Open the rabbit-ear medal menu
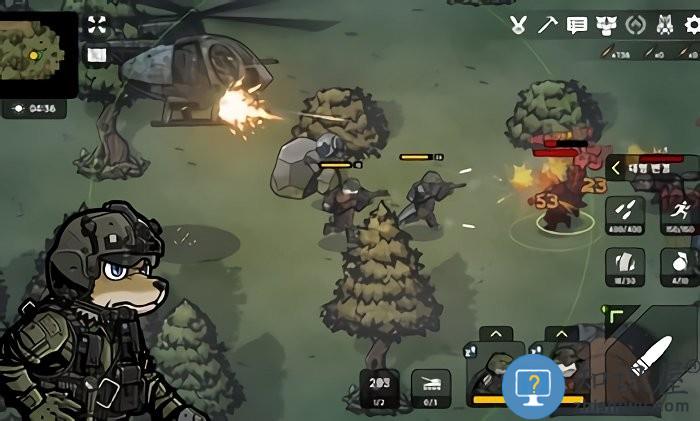The image size is (700, 421). click(518, 25)
